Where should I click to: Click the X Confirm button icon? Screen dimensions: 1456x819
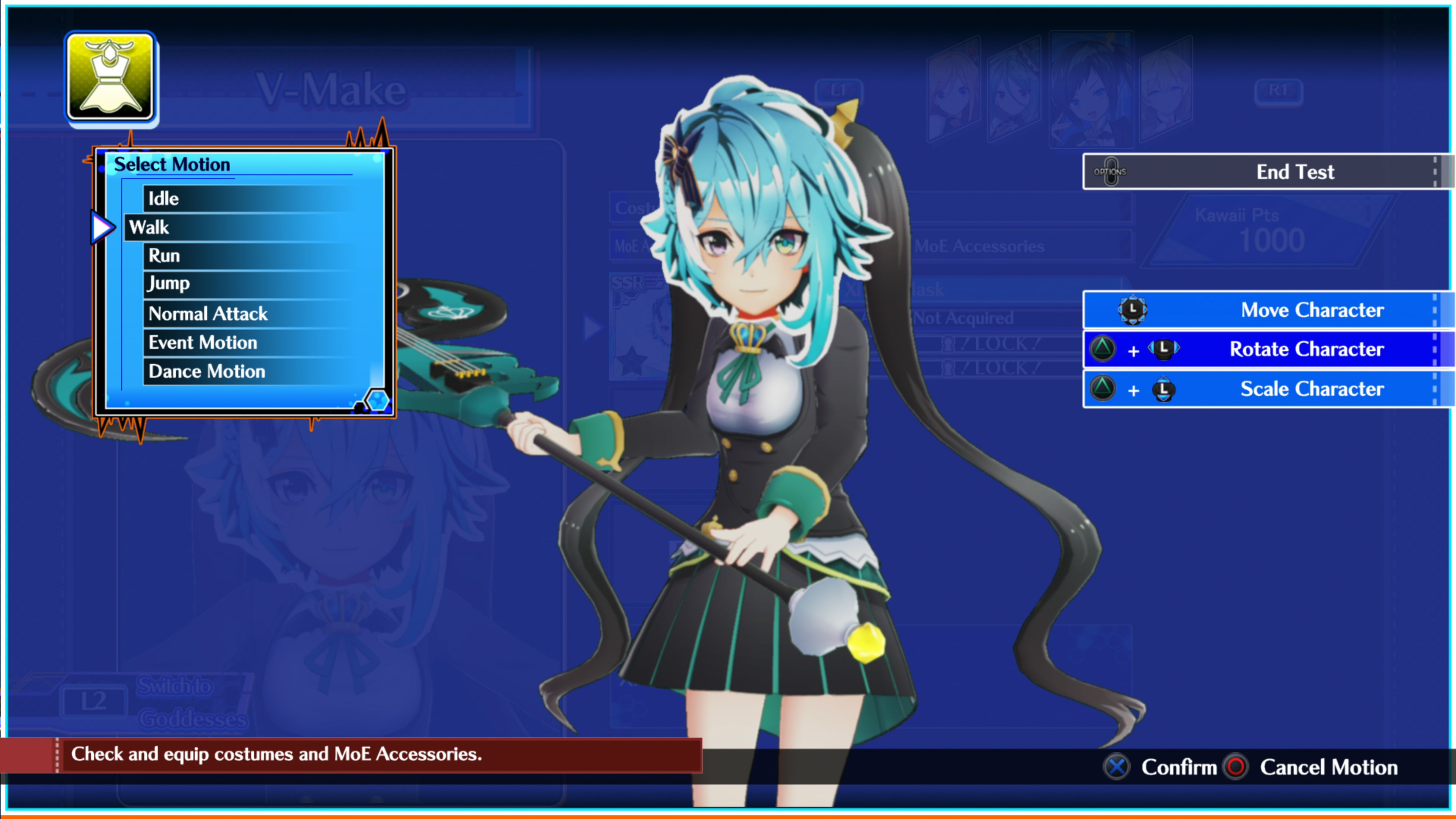click(1117, 767)
